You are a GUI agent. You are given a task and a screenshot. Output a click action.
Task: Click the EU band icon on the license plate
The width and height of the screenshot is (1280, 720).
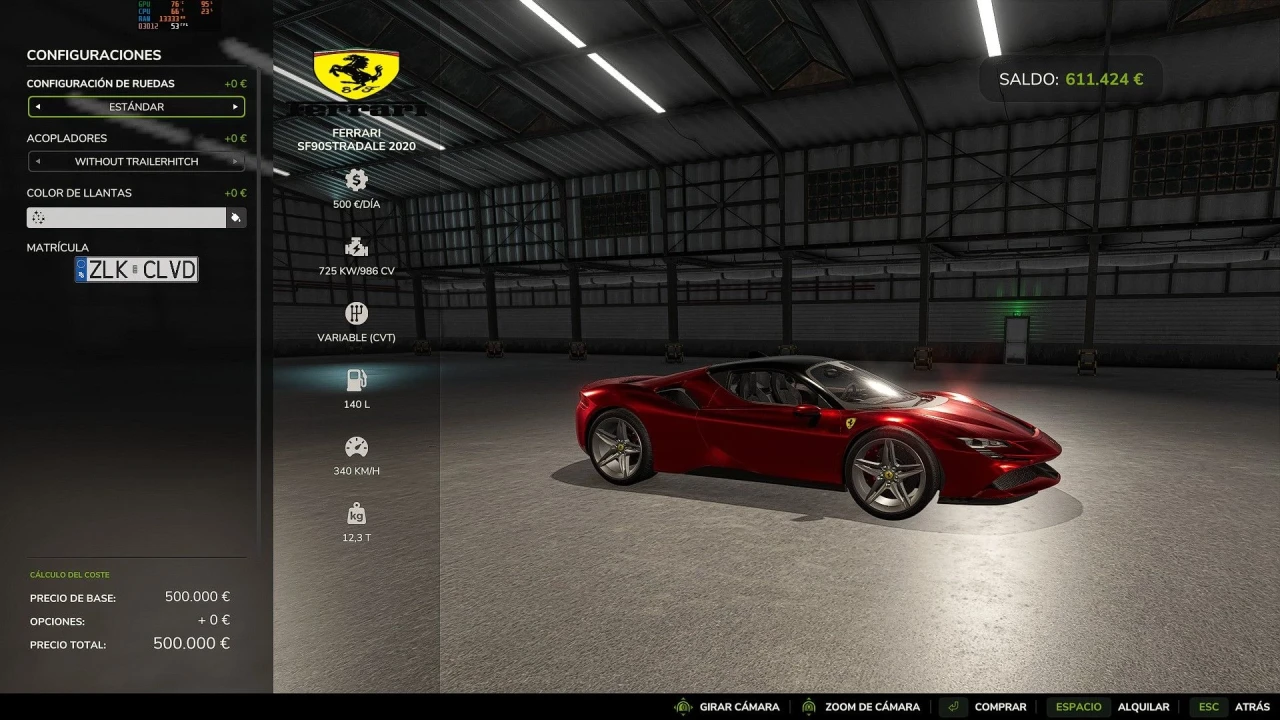pyautogui.click(x=82, y=269)
